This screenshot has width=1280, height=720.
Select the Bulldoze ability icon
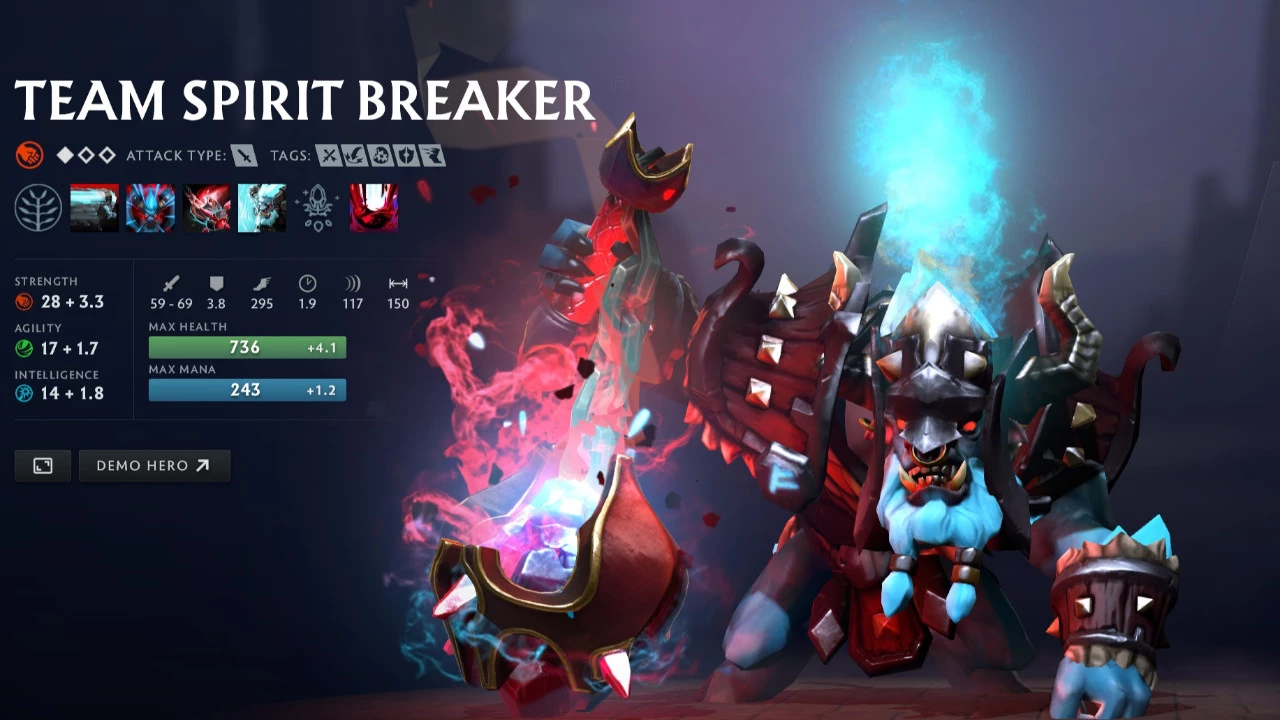click(x=151, y=208)
